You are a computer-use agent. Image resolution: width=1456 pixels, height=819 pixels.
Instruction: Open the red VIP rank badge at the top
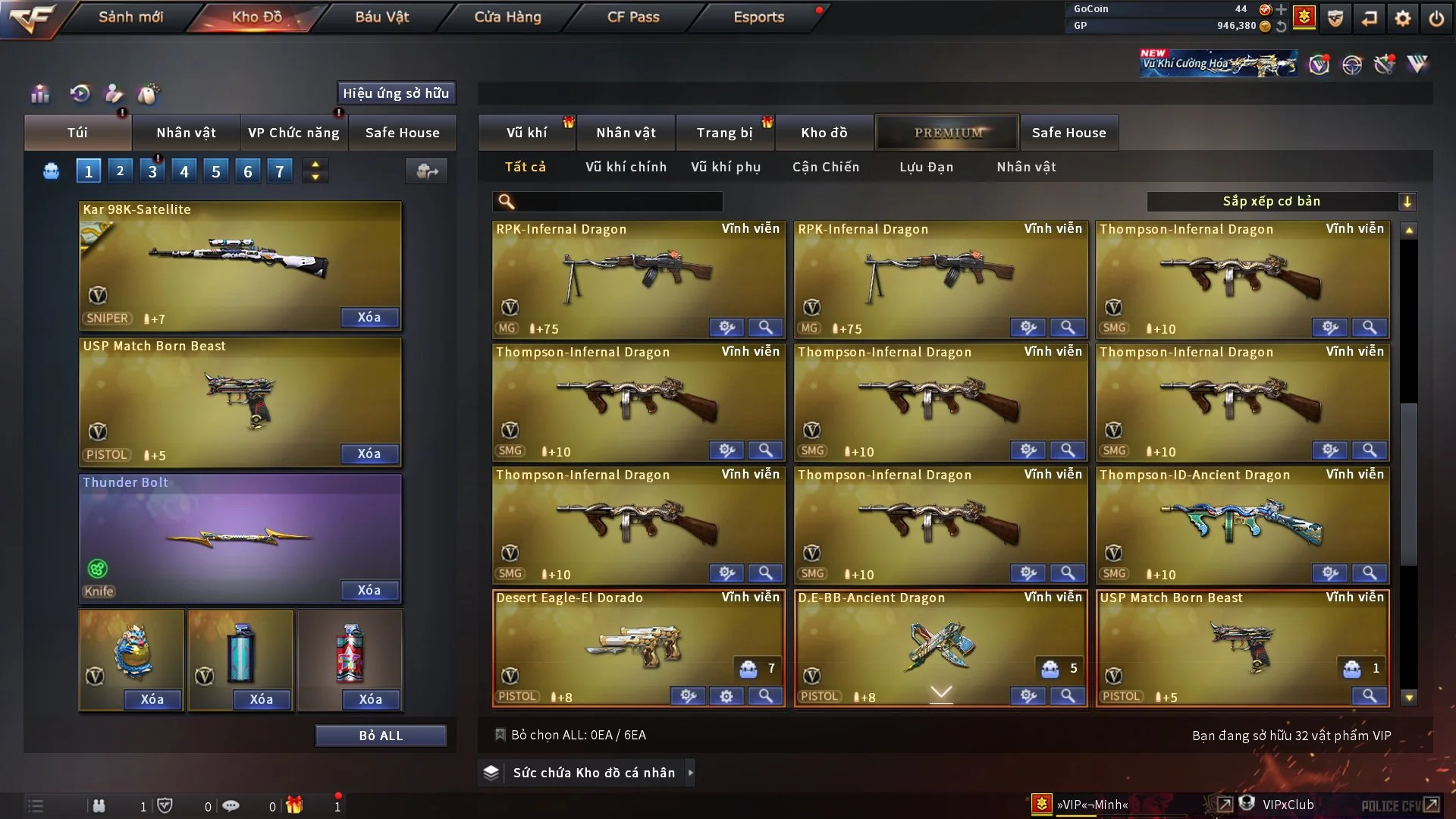pyautogui.click(x=1303, y=17)
